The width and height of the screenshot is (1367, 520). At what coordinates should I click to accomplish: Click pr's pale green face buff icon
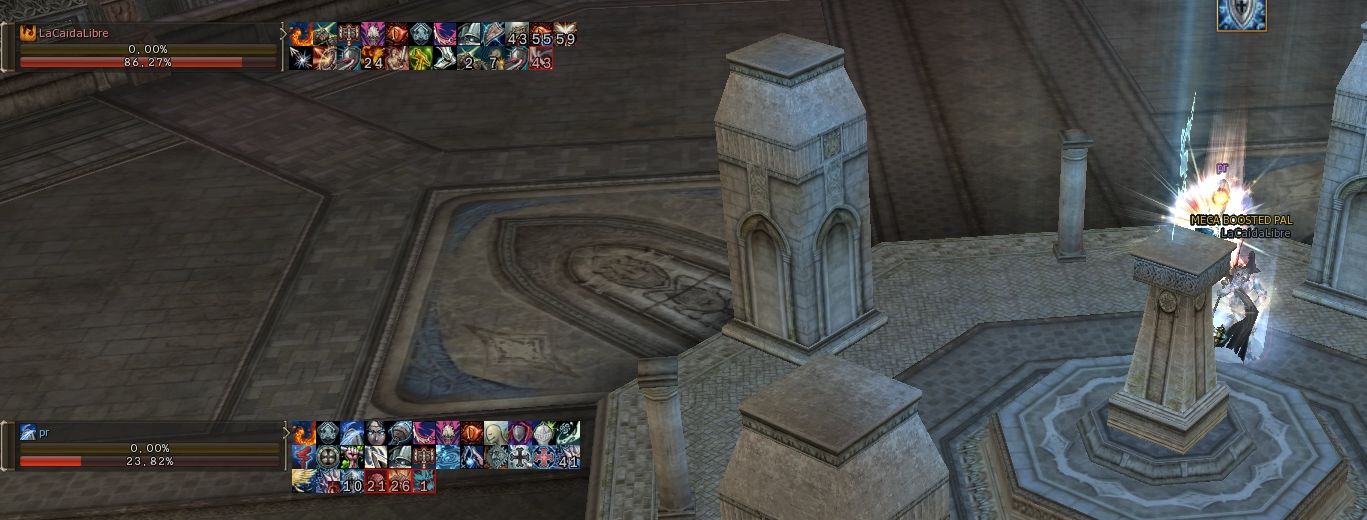[497, 434]
